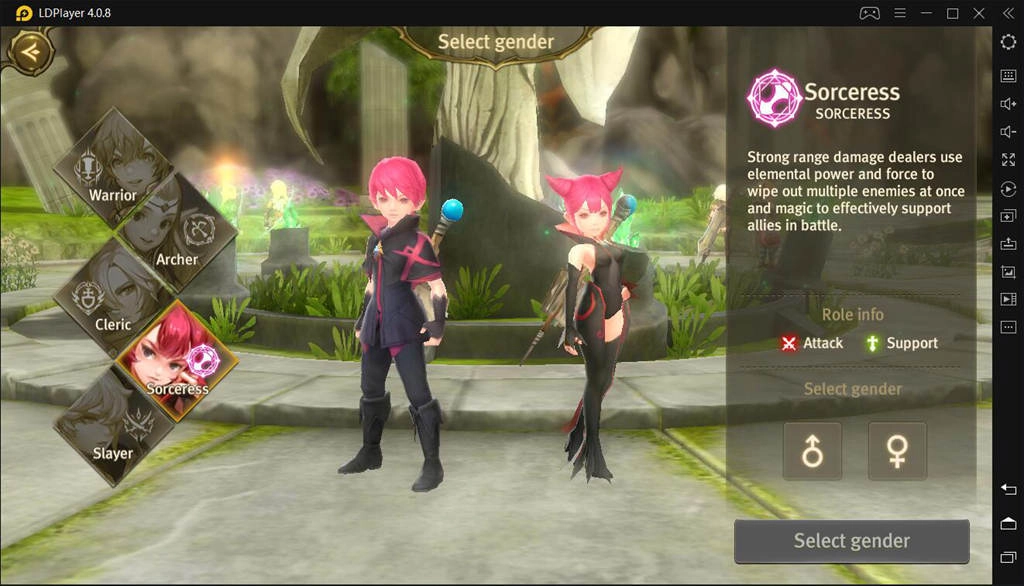Screen dimensions: 1024x586
Task: Open LDPlayer settings gear
Action: [x=1008, y=41]
